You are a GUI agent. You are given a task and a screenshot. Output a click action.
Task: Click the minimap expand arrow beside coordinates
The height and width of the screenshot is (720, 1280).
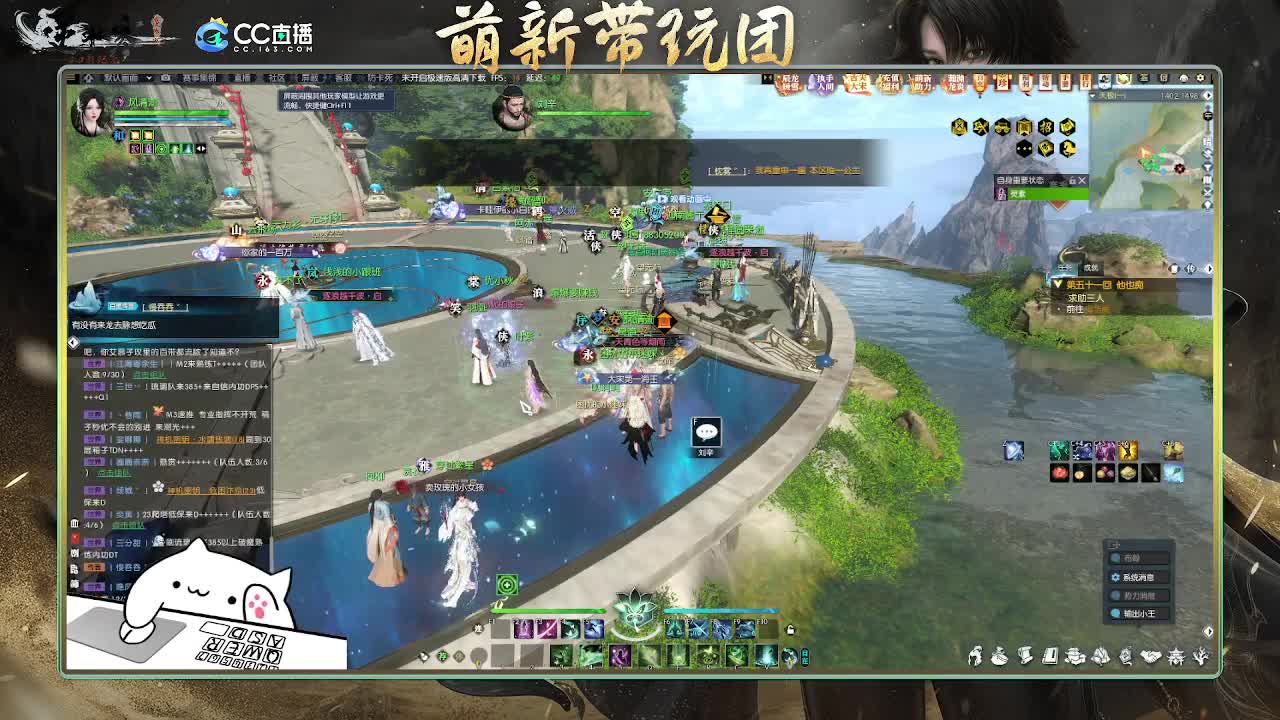pyautogui.click(x=1207, y=95)
